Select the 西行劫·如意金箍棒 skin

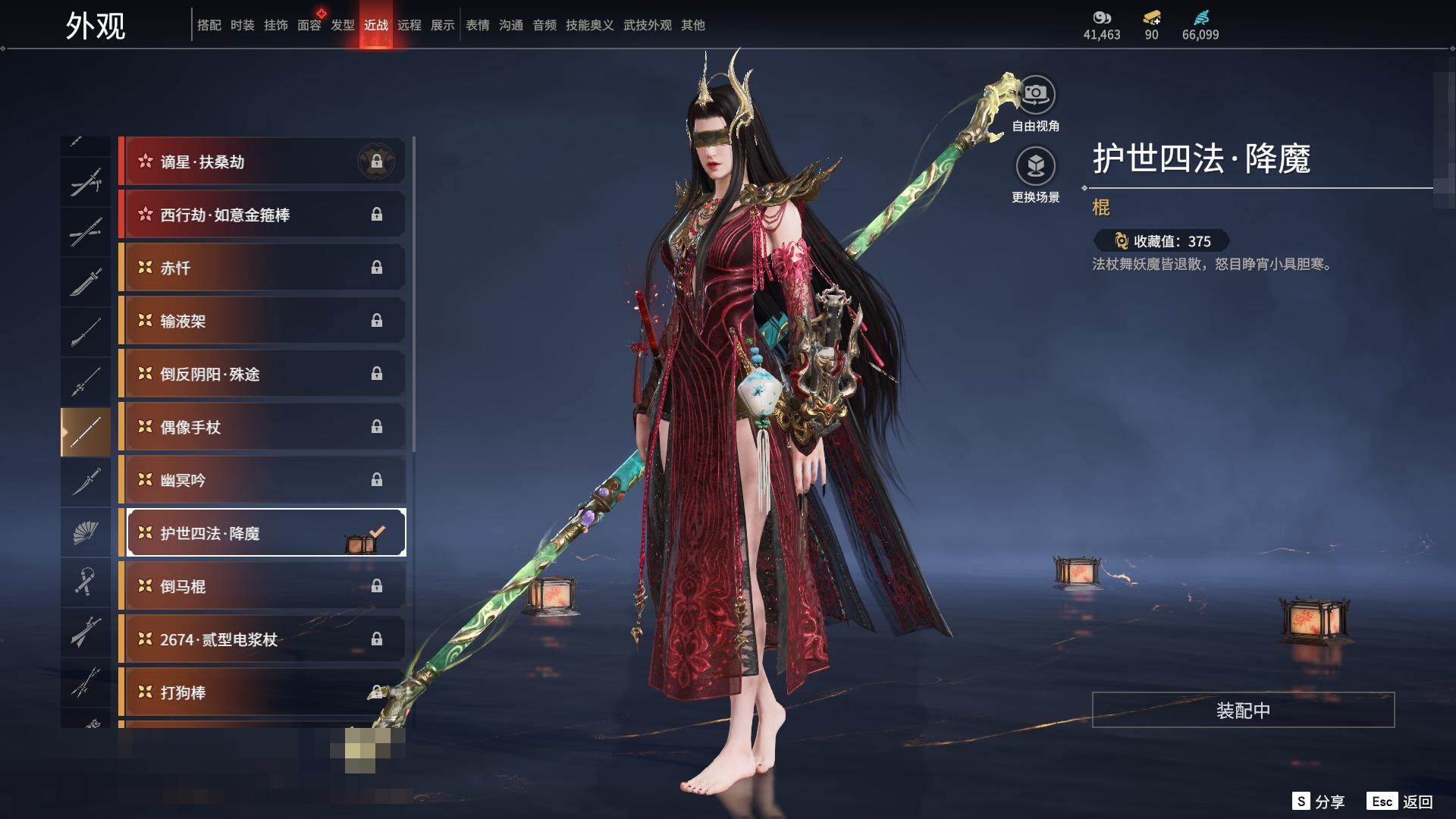click(x=262, y=215)
